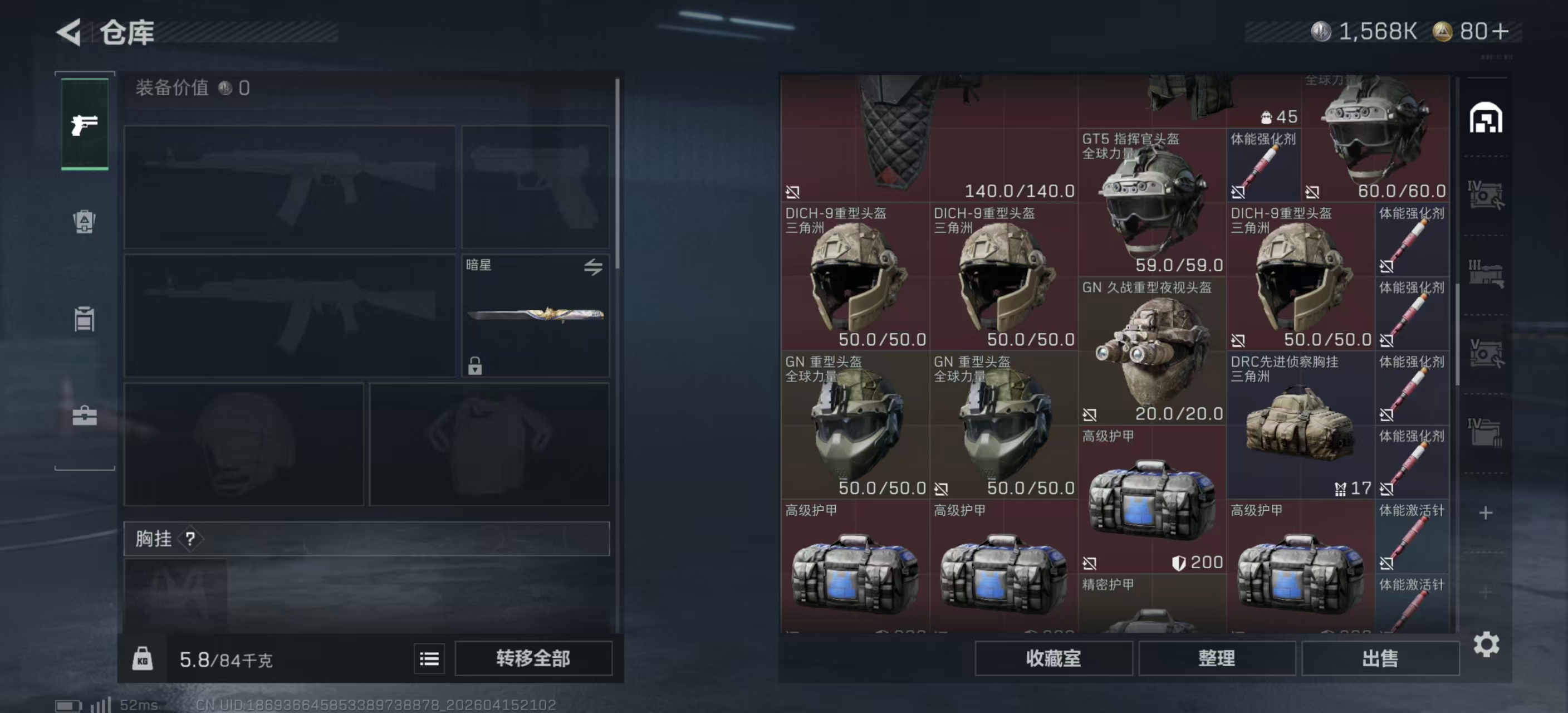Open the 出售 sell option
This screenshot has width=1568, height=713.
[x=1379, y=658]
